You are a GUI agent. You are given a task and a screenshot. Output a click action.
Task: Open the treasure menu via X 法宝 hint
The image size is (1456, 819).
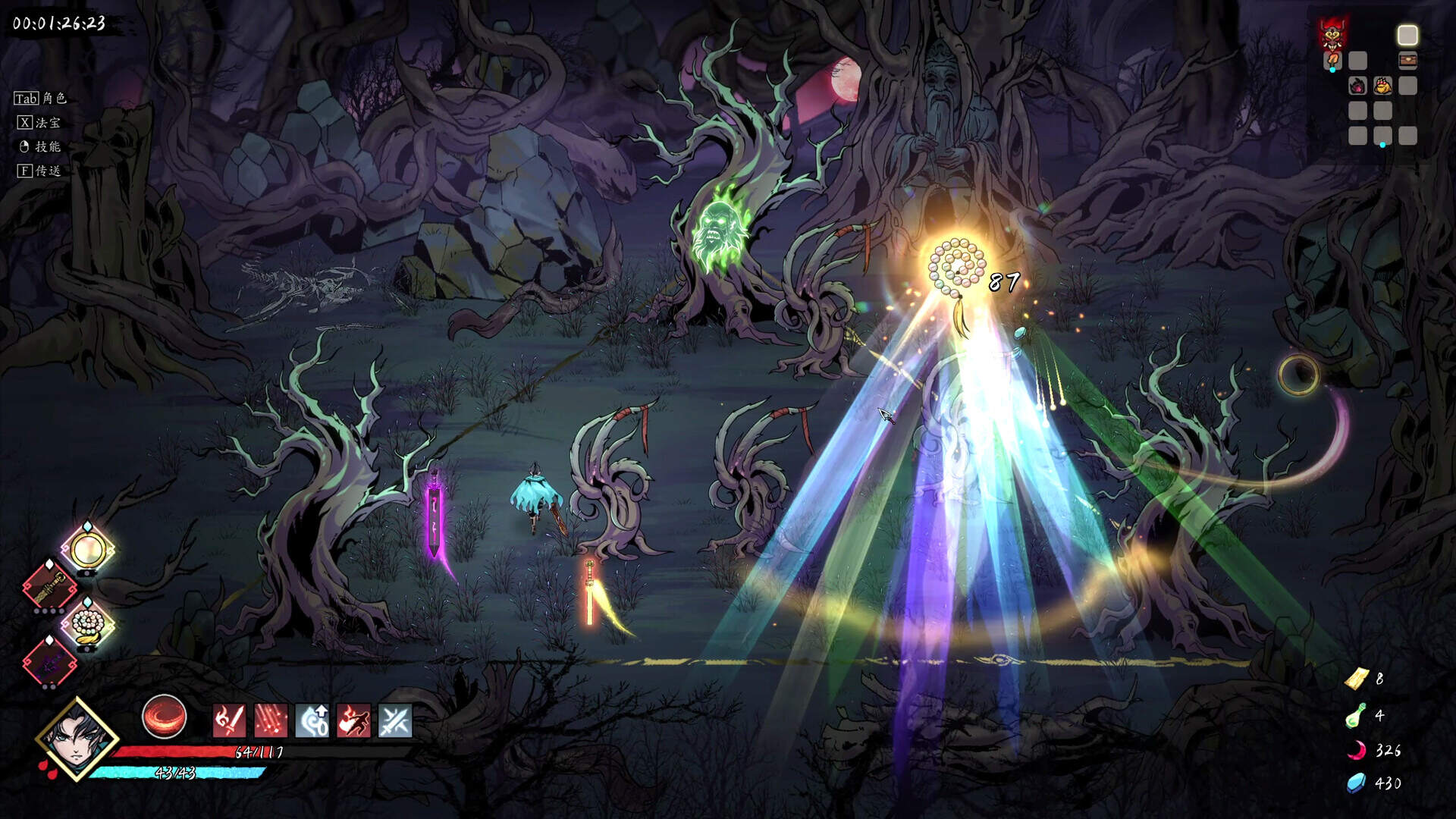point(38,121)
